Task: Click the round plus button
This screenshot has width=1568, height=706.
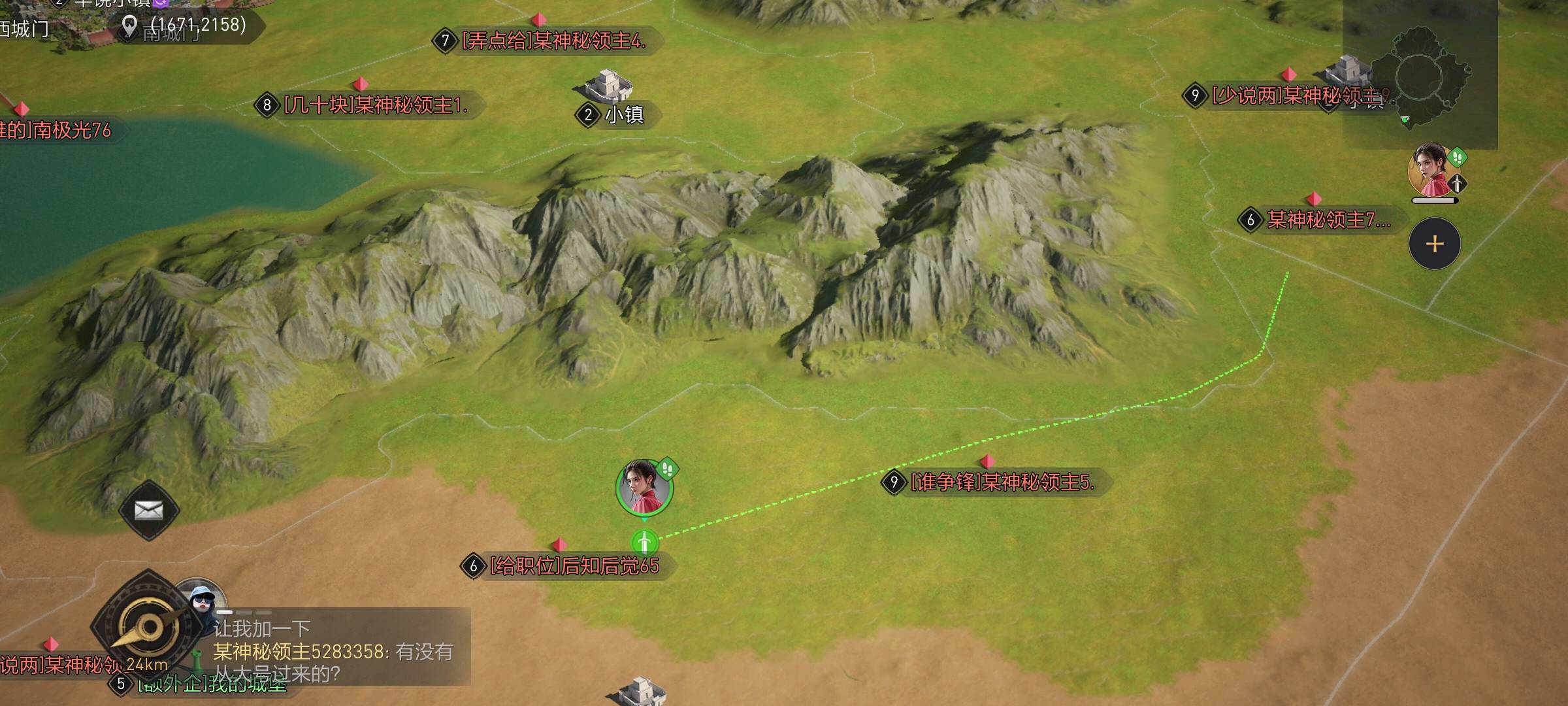Action: [1434, 244]
